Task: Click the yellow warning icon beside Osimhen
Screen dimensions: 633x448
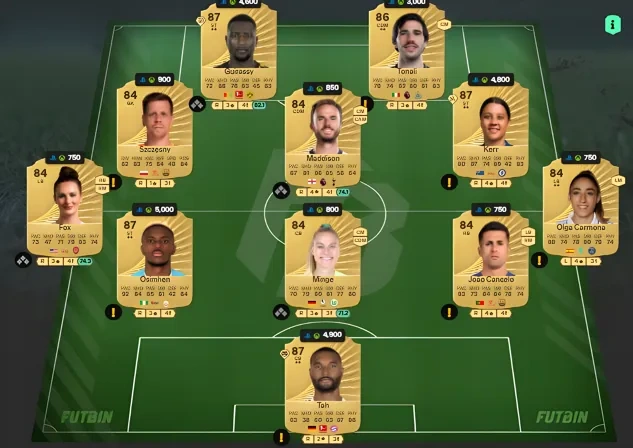Action: (x=114, y=311)
